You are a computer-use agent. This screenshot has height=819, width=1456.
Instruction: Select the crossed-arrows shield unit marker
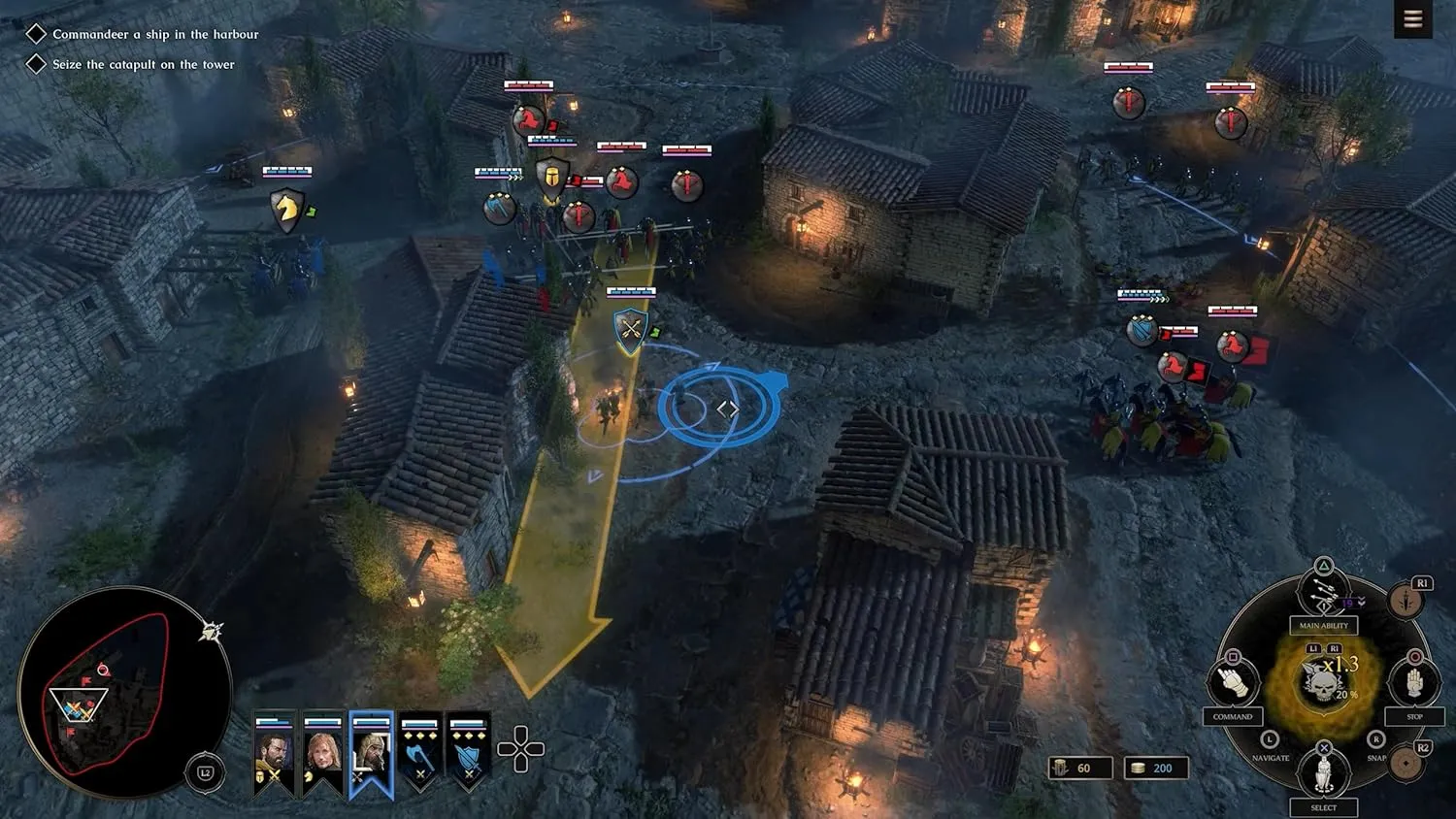click(x=631, y=330)
